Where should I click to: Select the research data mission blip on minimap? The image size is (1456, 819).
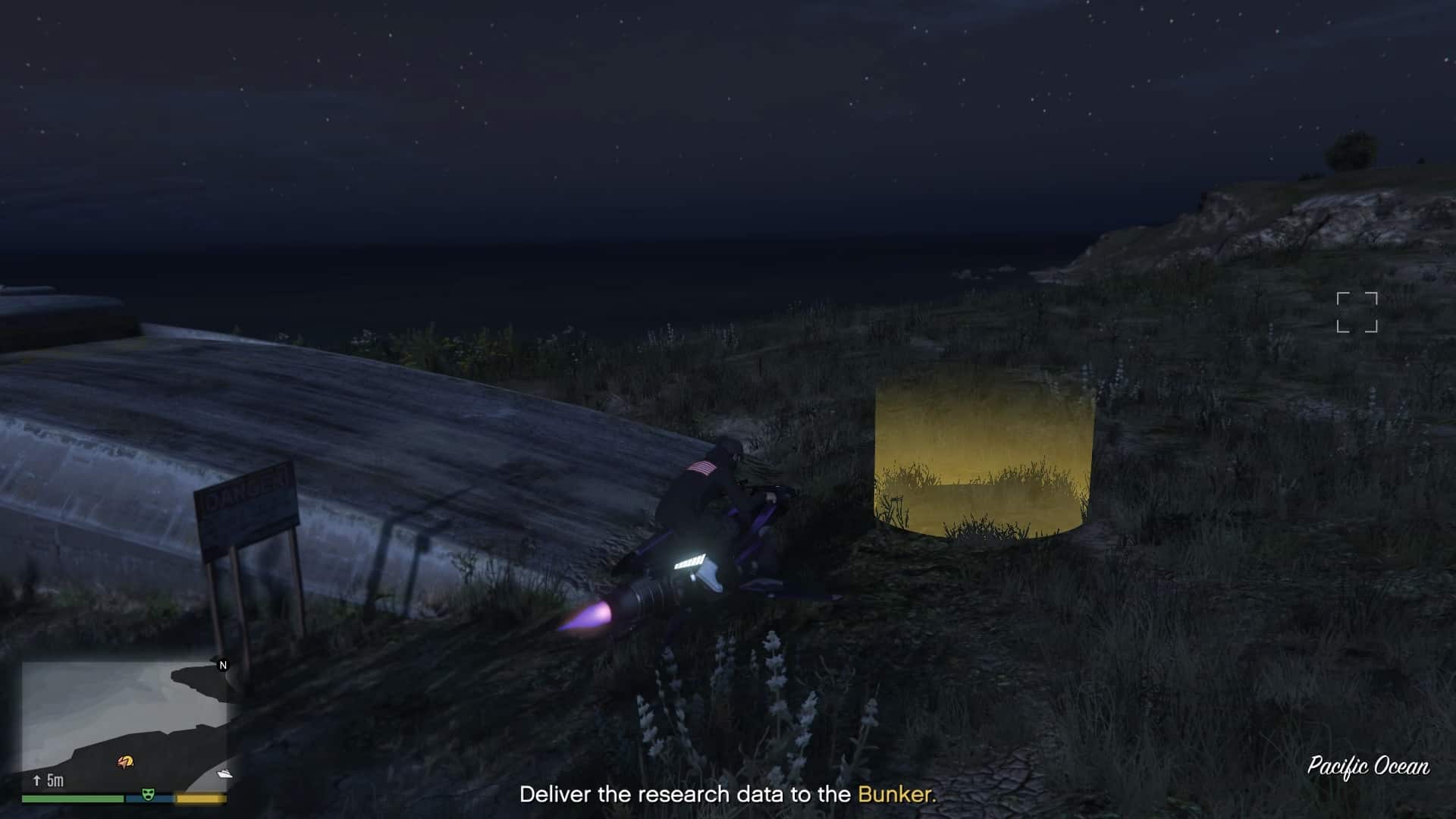[x=125, y=761]
